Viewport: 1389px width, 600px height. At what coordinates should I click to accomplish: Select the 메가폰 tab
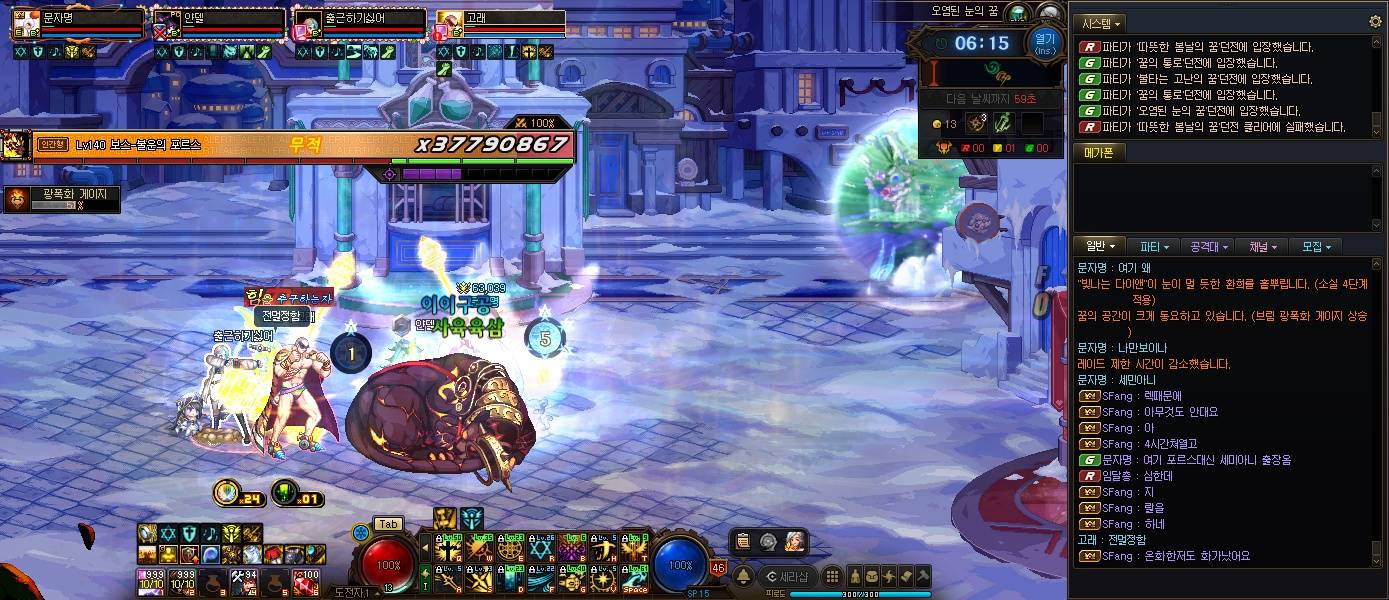pyautogui.click(x=1098, y=153)
